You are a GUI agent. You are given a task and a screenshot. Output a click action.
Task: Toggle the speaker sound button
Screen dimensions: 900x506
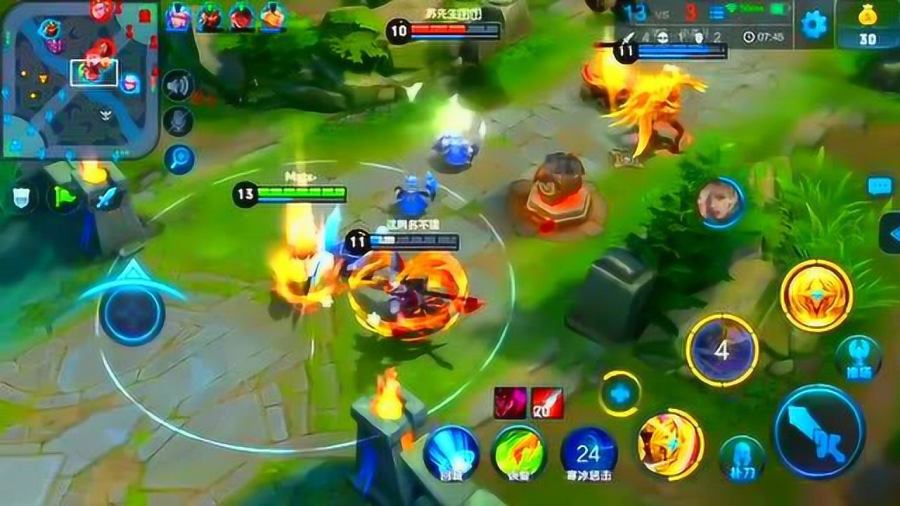coord(179,86)
